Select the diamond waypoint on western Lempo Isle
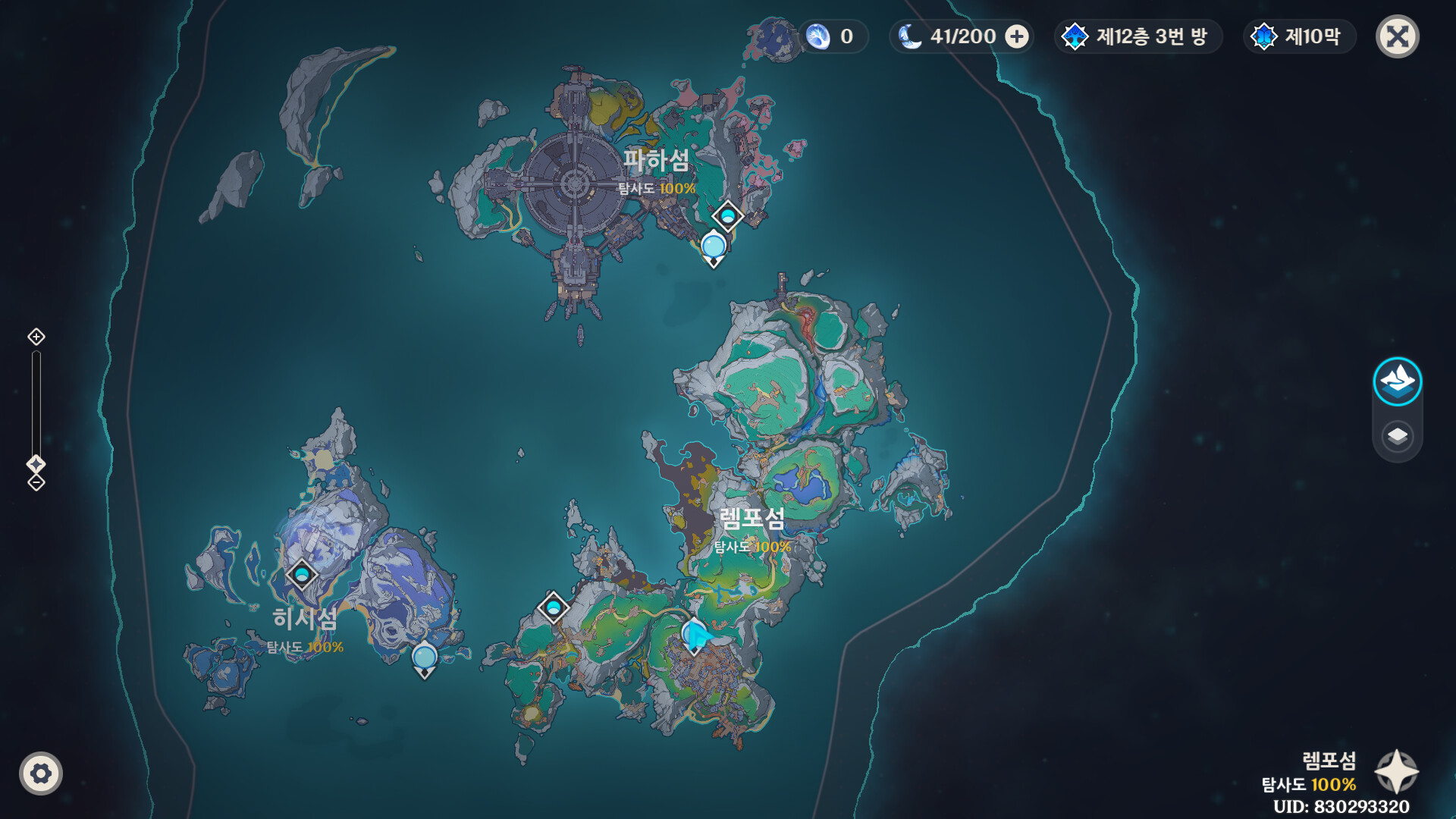Image resolution: width=1456 pixels, height=819 pixels. click(x=554, y=607)
